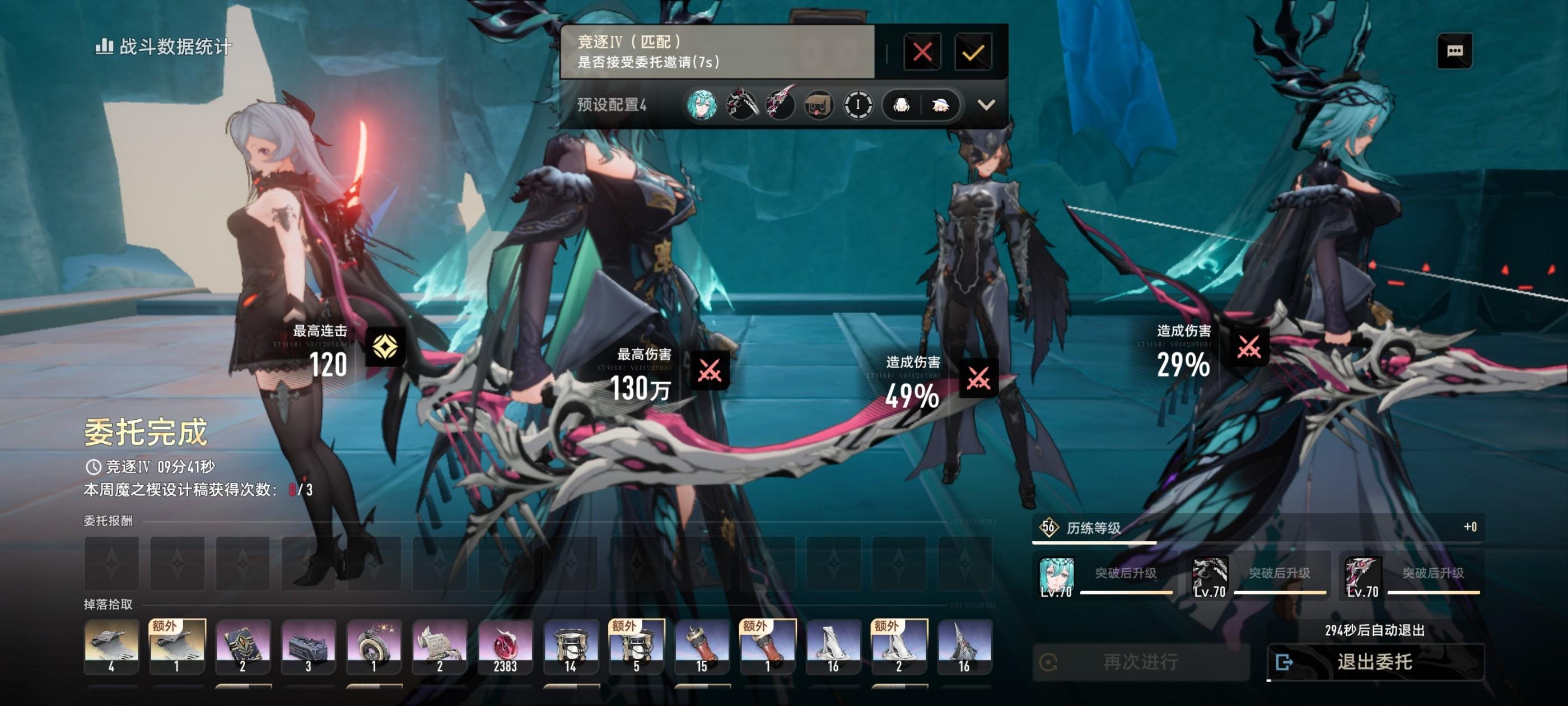Select the teal-haired character in the preset bar
The height and width of the screenshot is (706, 1568).
701,105
